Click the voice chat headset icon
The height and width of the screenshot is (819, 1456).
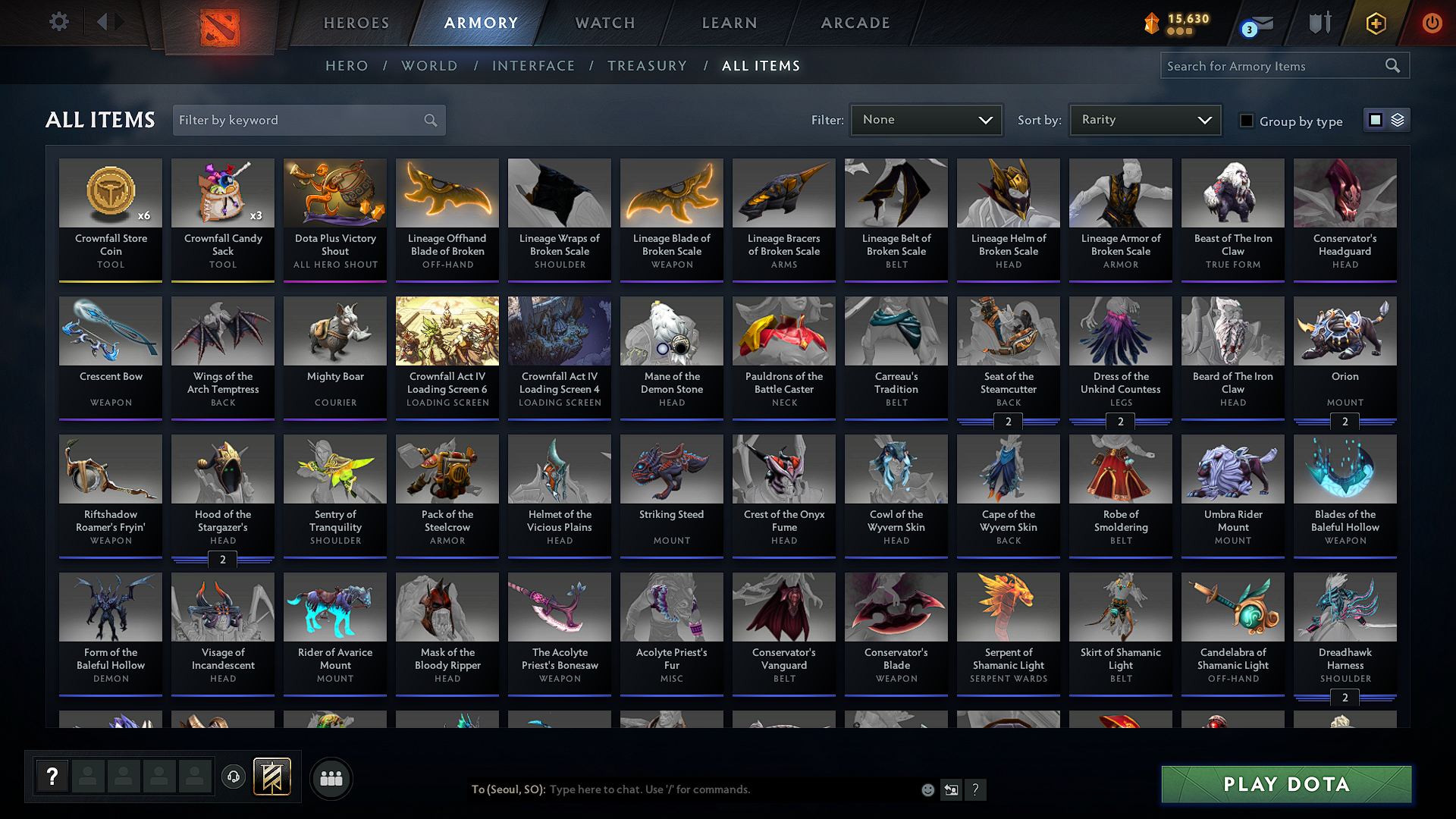pos(233,777)
